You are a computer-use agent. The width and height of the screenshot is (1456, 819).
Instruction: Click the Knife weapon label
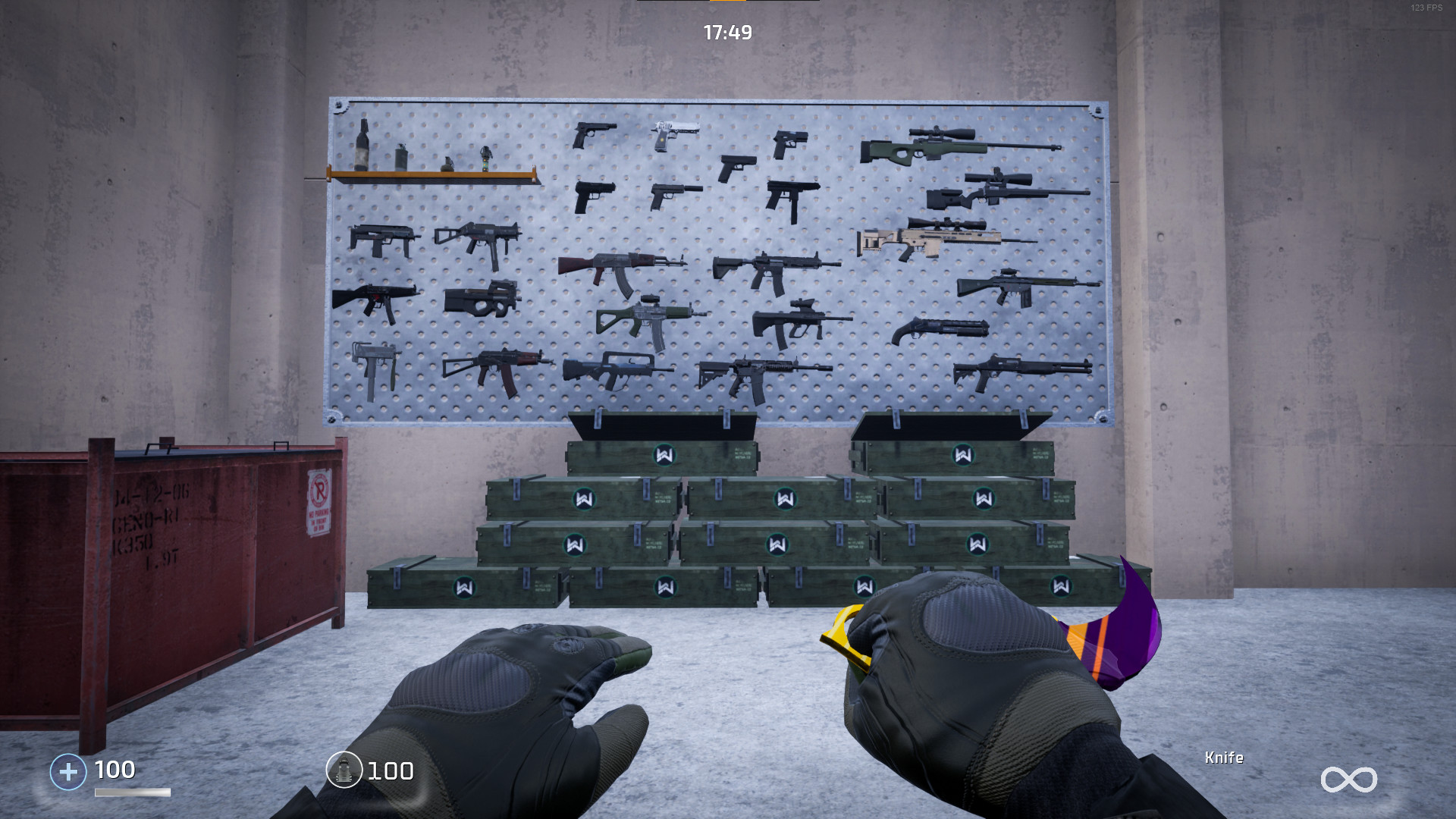click(1223, 758)
